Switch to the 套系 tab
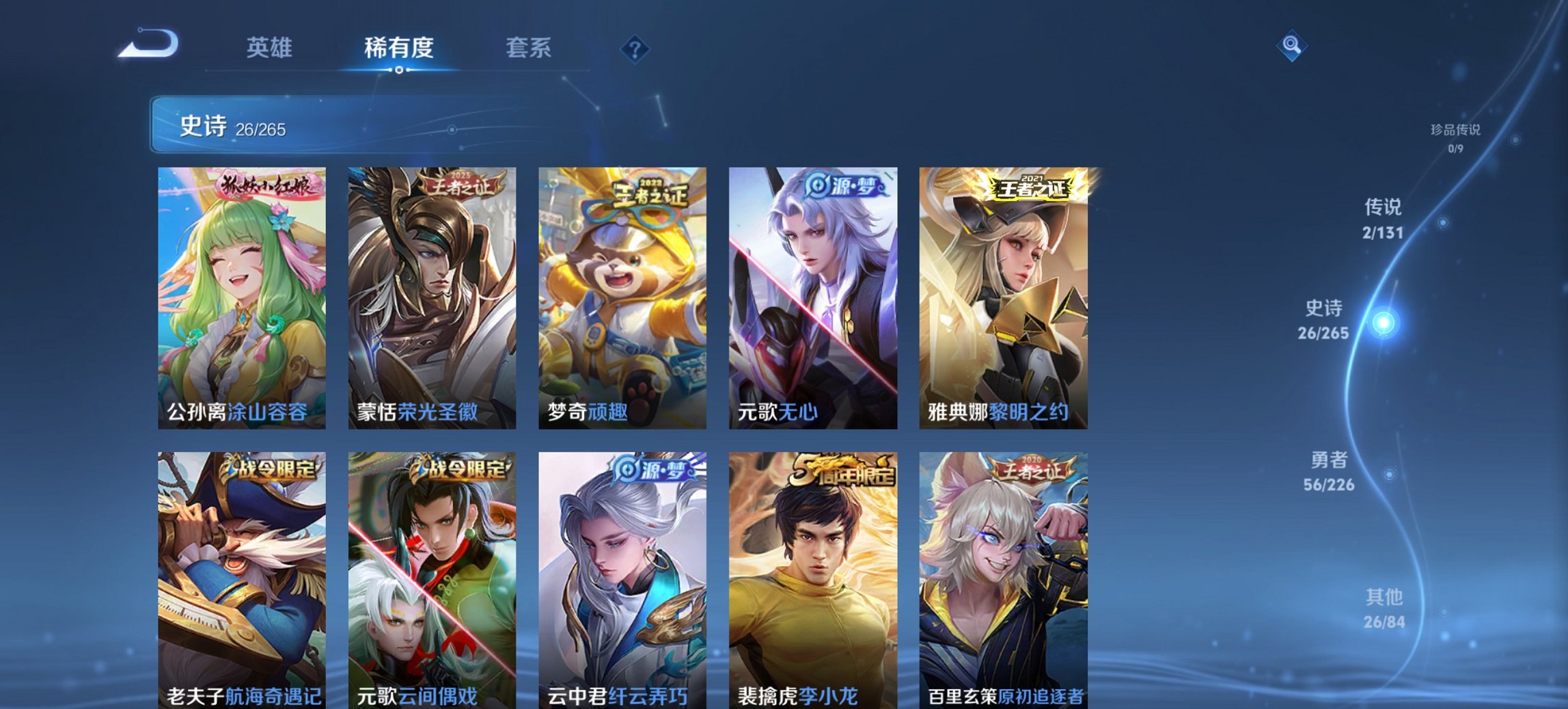Viewport: 1568px width, 709px height. (528, 48)
